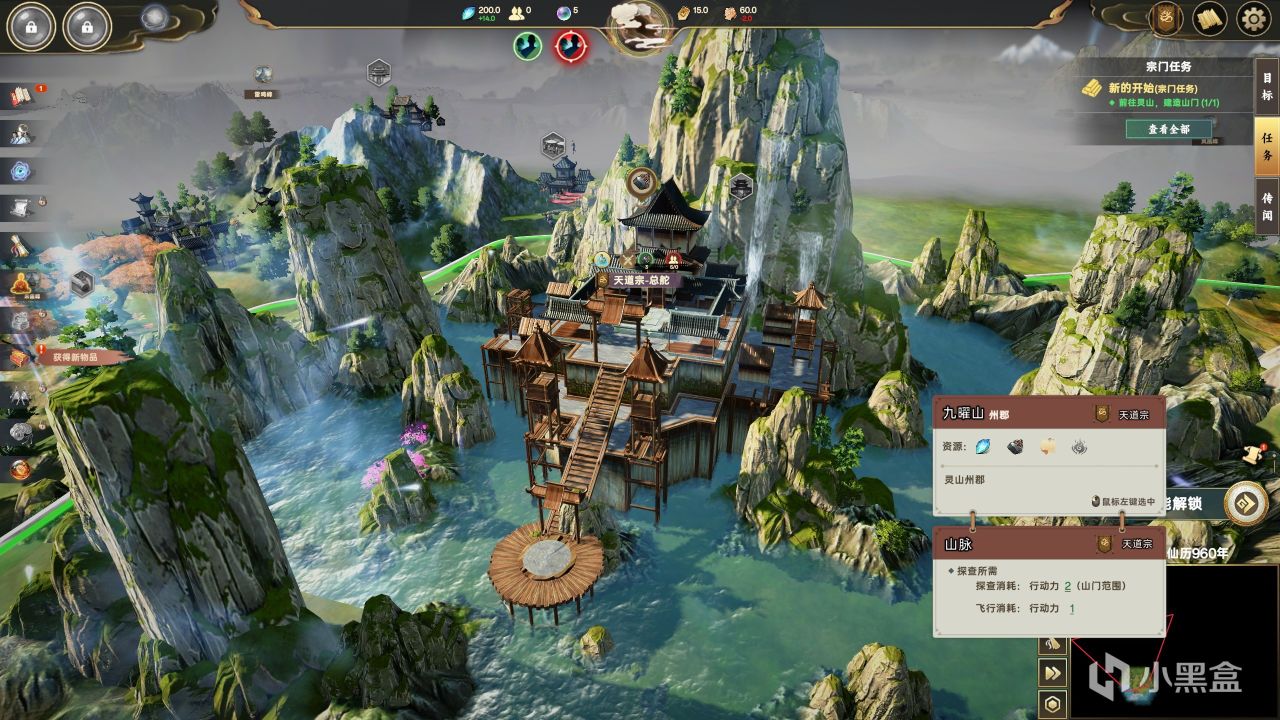The height and width of the screenshot is (720, 1280).
Task: Open the fiery red orb sidebar icon
Action: point(22,468)
